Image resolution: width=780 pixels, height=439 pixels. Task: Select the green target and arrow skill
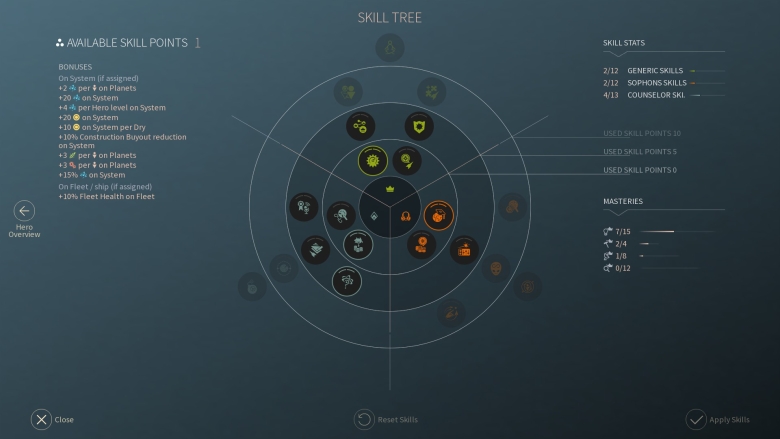pos(406,160)
